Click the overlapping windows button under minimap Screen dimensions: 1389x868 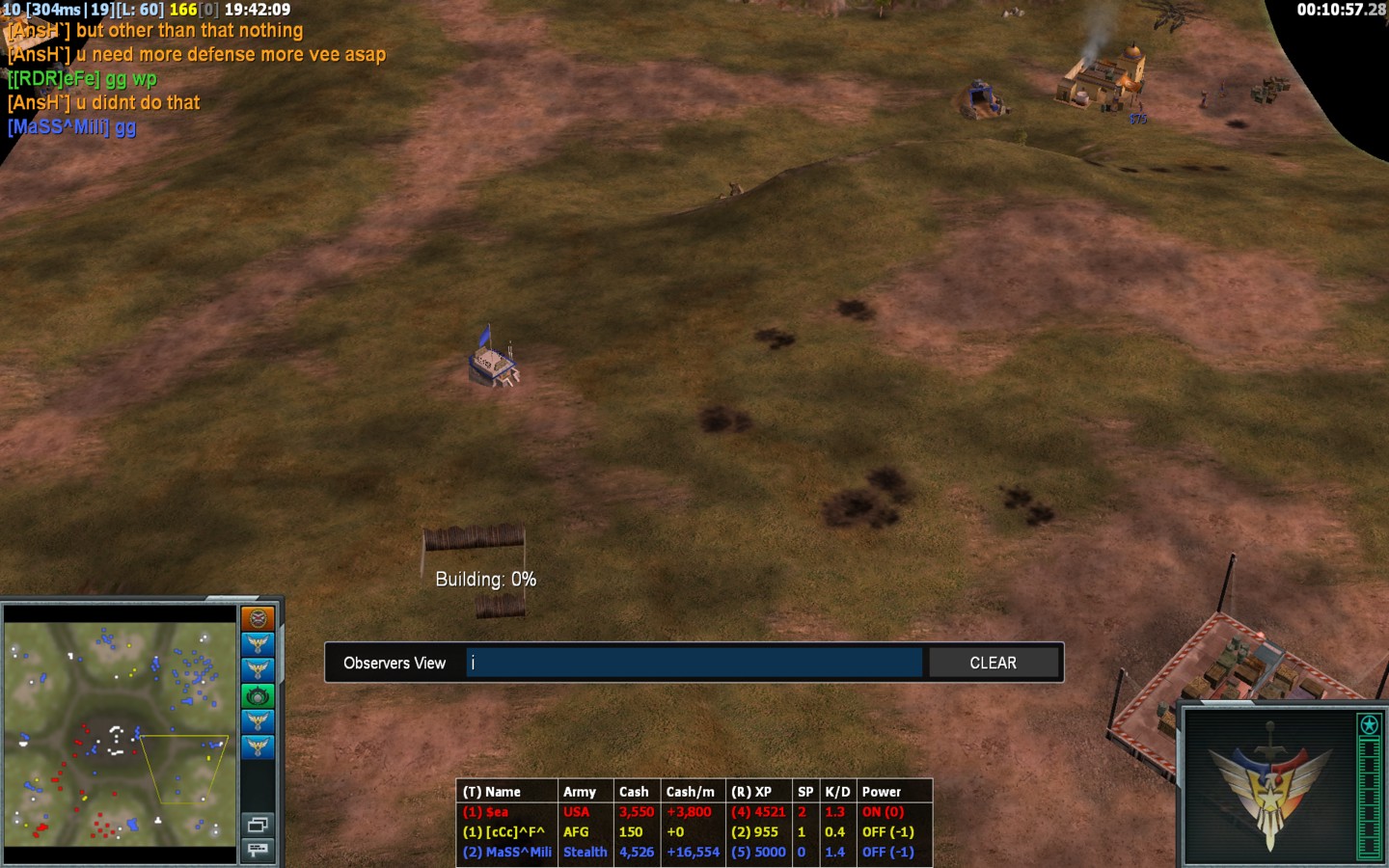pyautogui.click(x=258, y=825)
